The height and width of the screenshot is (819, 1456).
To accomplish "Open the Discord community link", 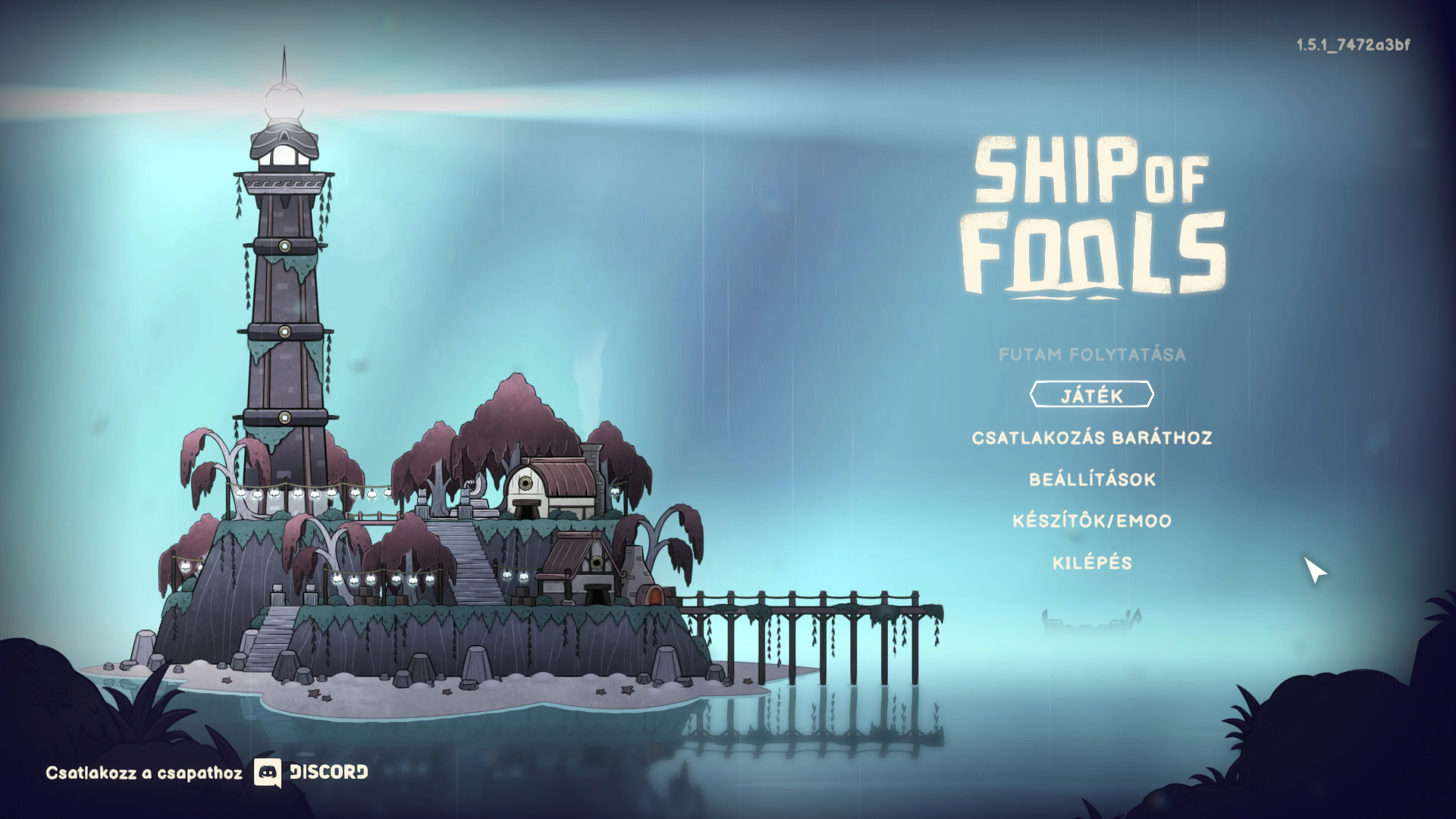I will point(311,773).
